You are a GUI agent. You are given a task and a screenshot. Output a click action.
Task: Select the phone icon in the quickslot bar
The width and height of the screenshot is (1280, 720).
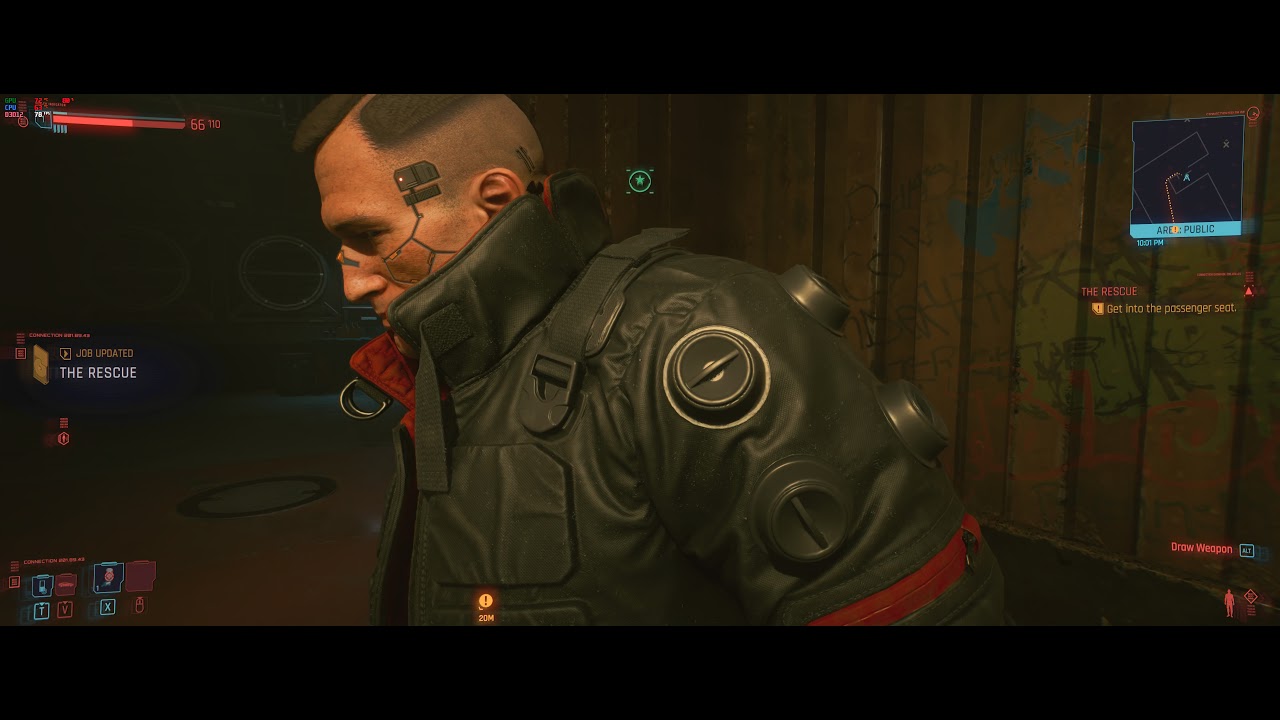[x=43, y=585]
